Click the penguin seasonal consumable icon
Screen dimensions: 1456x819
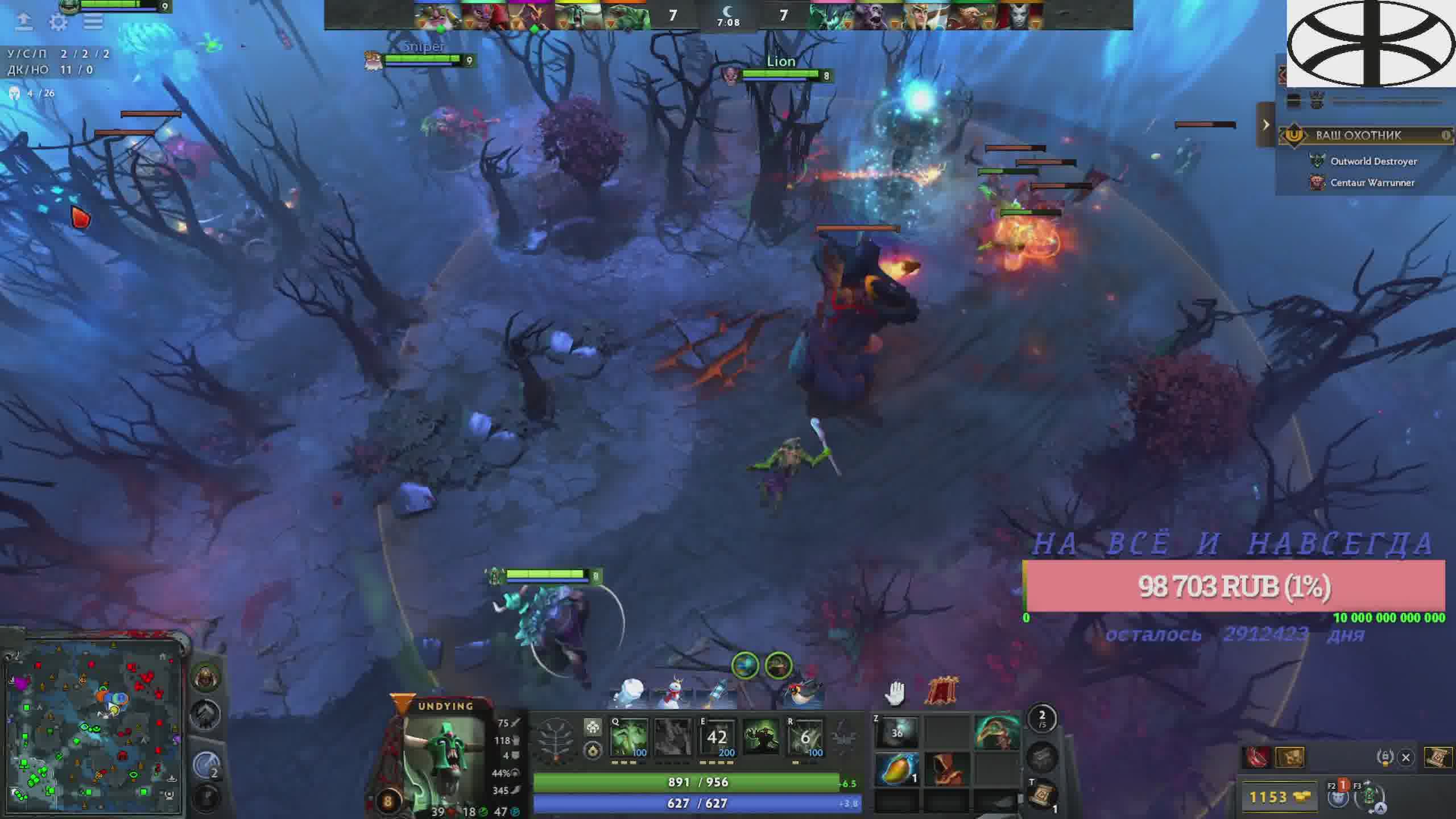[802, 692]
